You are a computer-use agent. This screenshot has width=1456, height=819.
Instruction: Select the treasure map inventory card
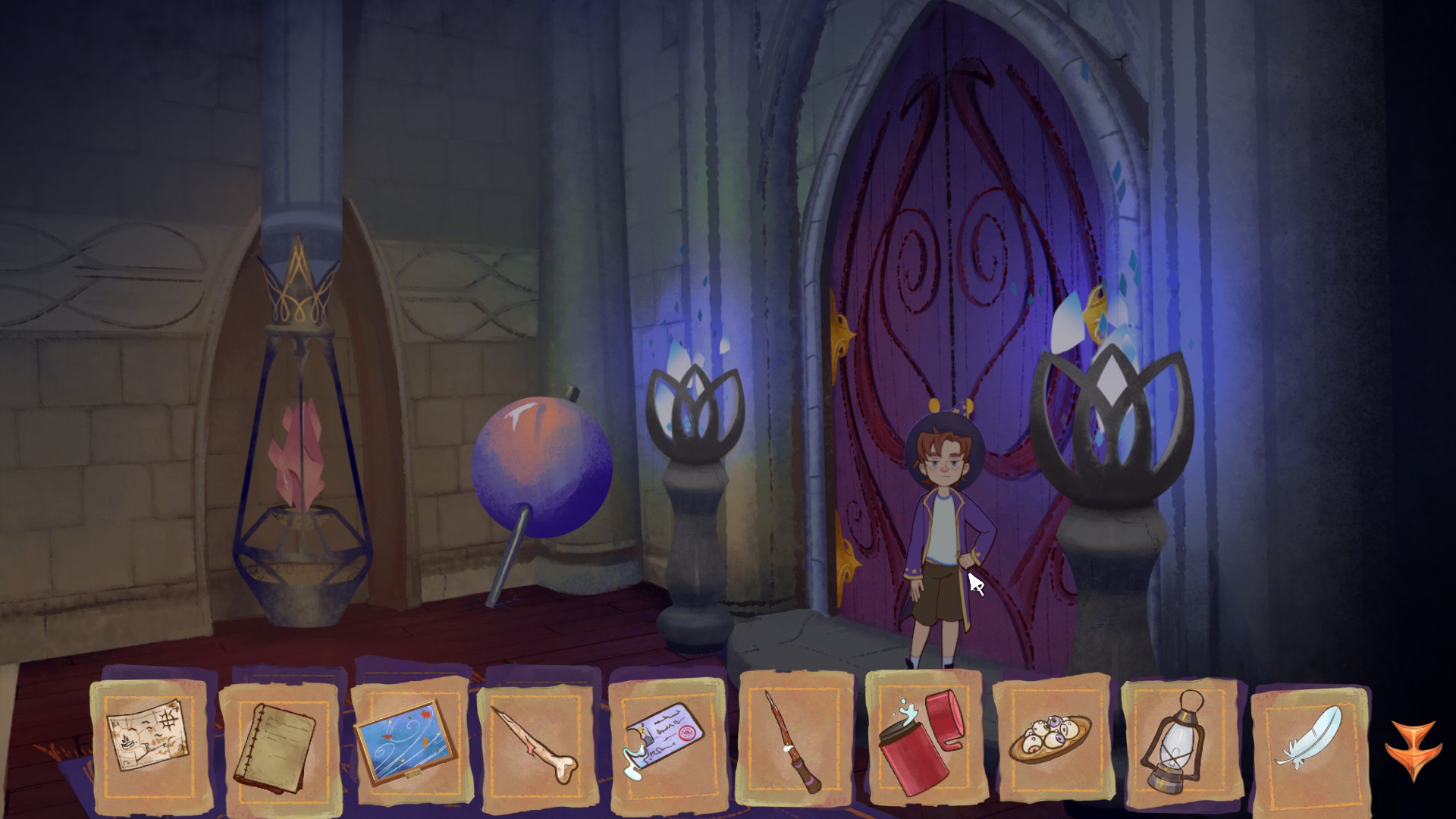click(149, 739)
